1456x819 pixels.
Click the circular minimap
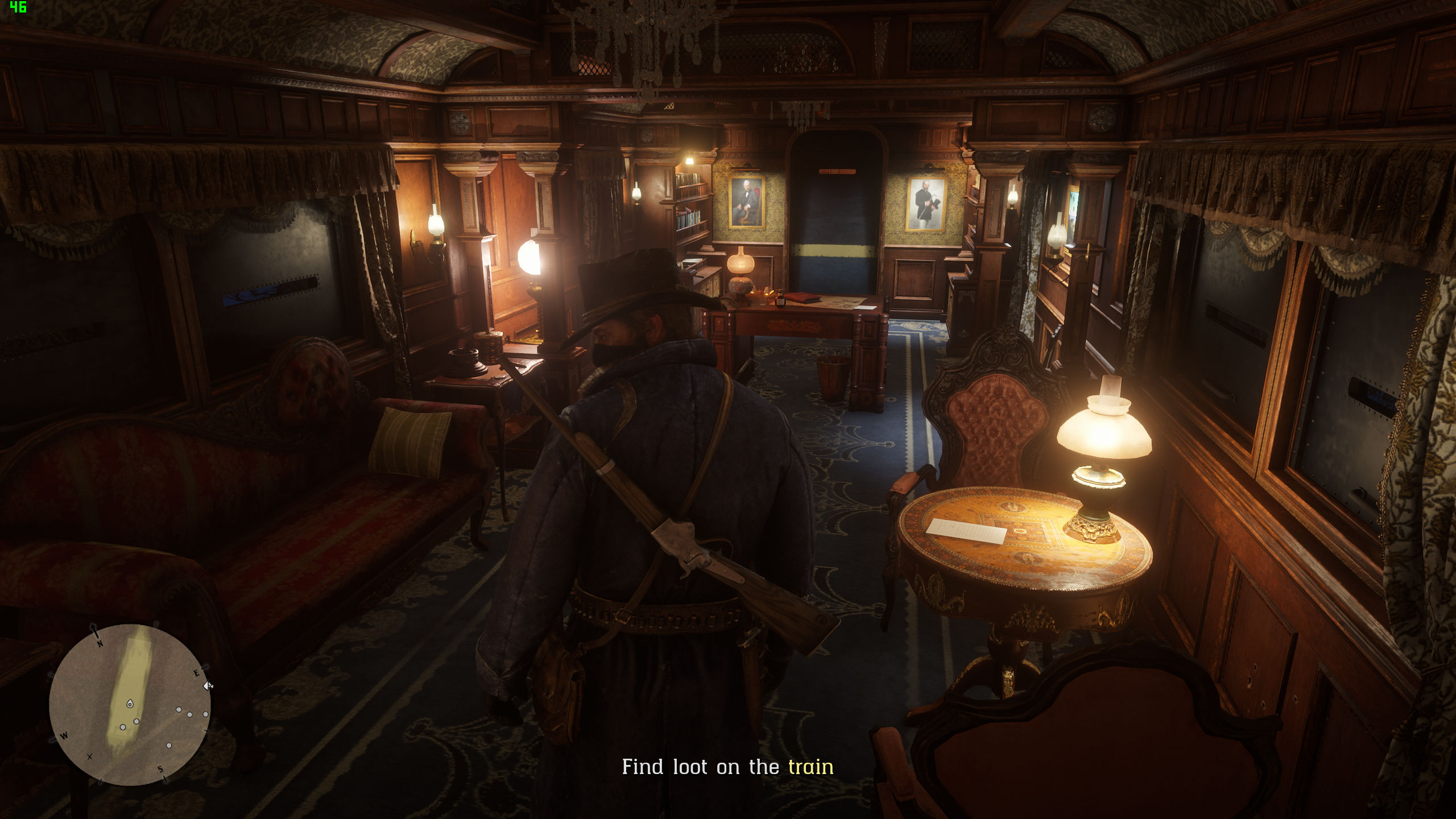[130, 704]
